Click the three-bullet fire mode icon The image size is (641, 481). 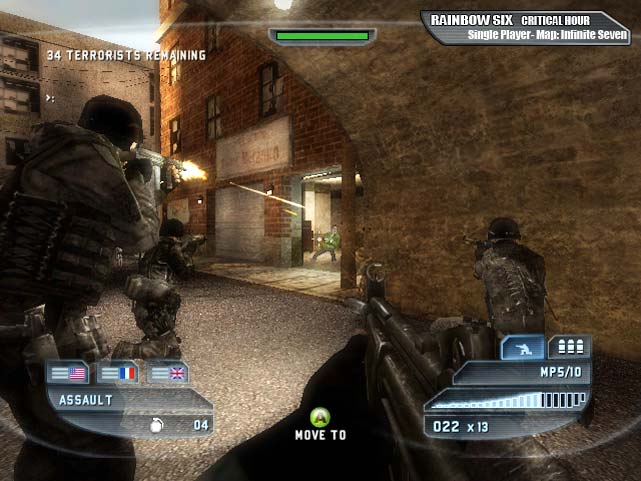coord(570,347)
